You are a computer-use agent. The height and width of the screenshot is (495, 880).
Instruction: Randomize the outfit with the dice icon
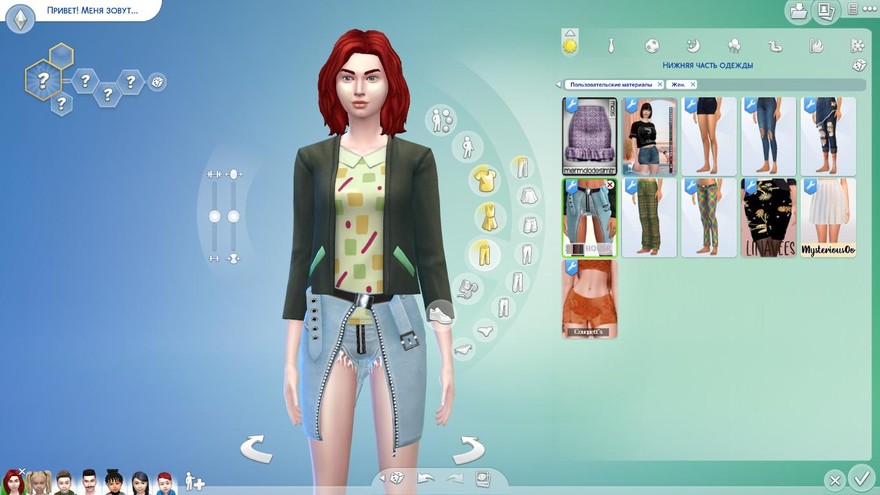click(x=858, y=66)
